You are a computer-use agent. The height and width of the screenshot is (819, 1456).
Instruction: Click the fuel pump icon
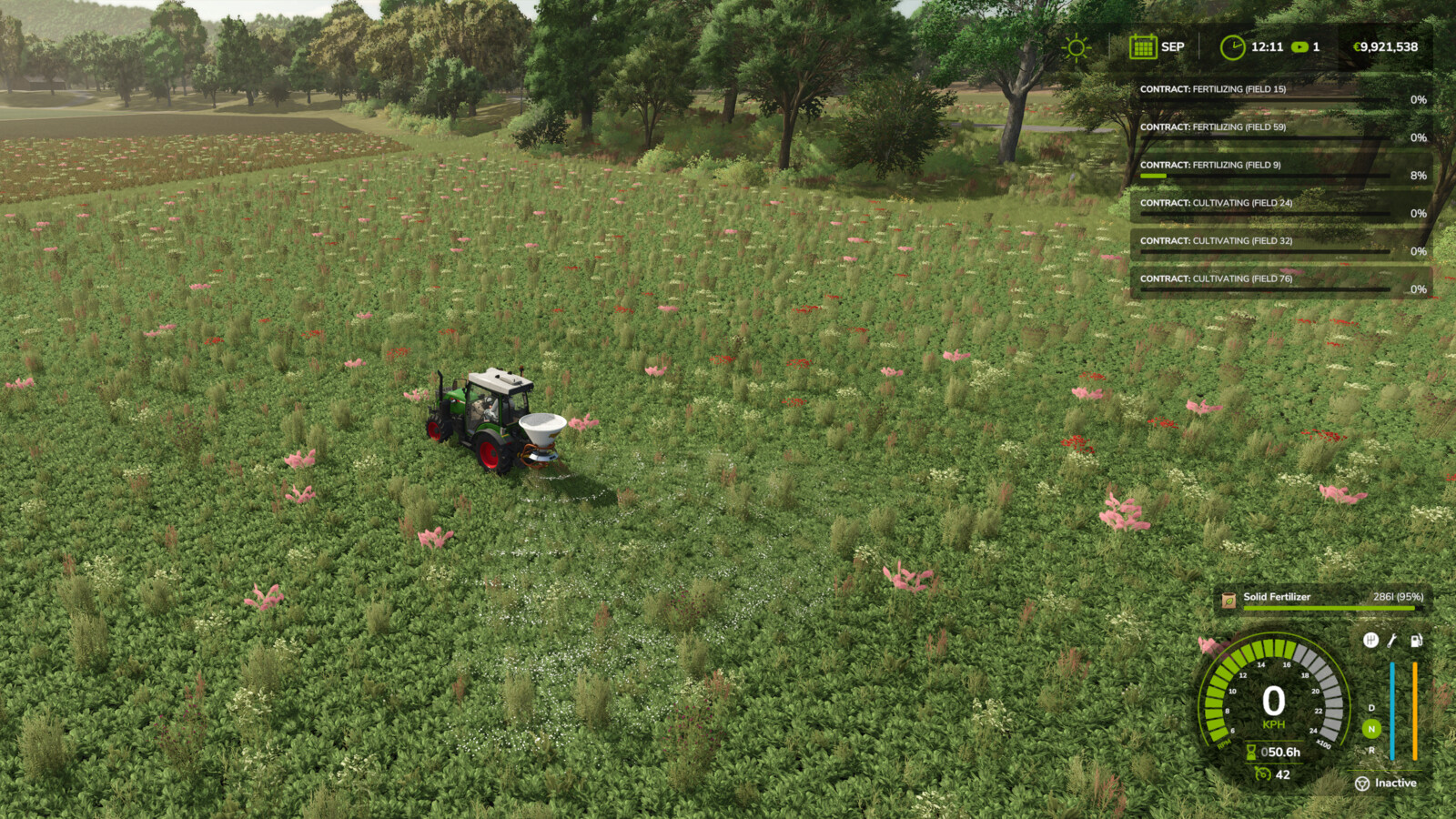click(x=1416, y=641)
